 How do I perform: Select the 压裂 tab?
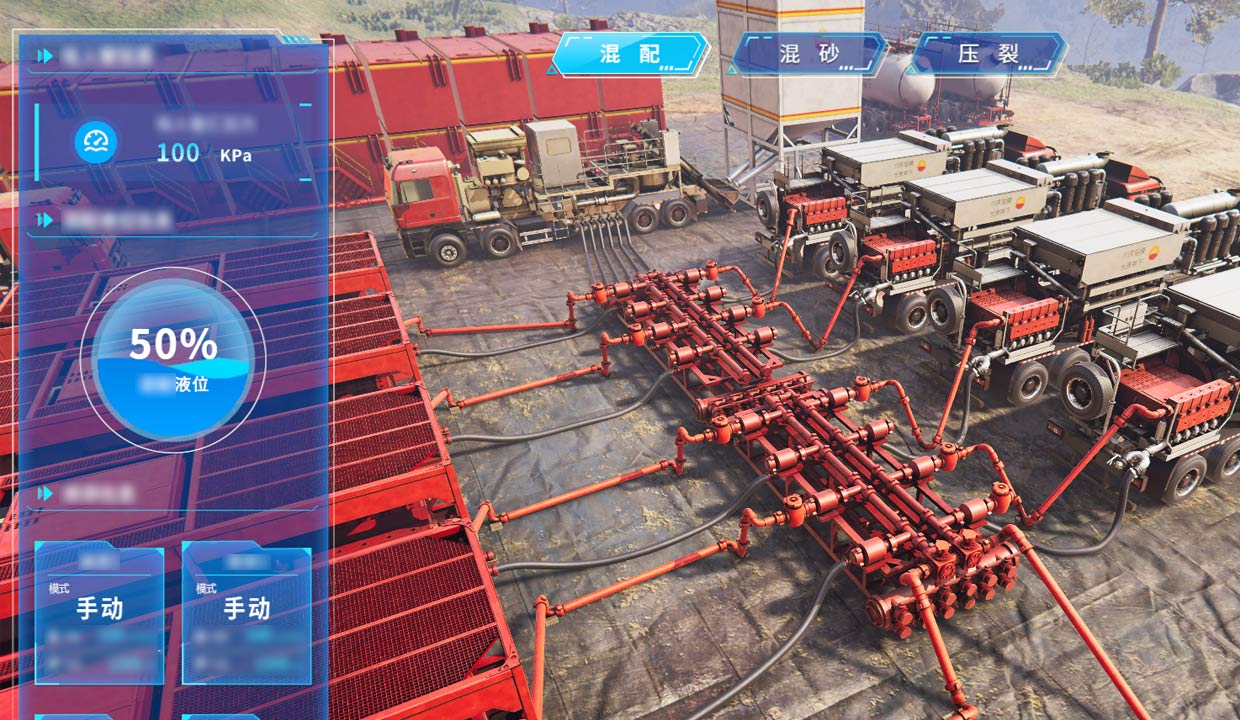coord(989,54)
